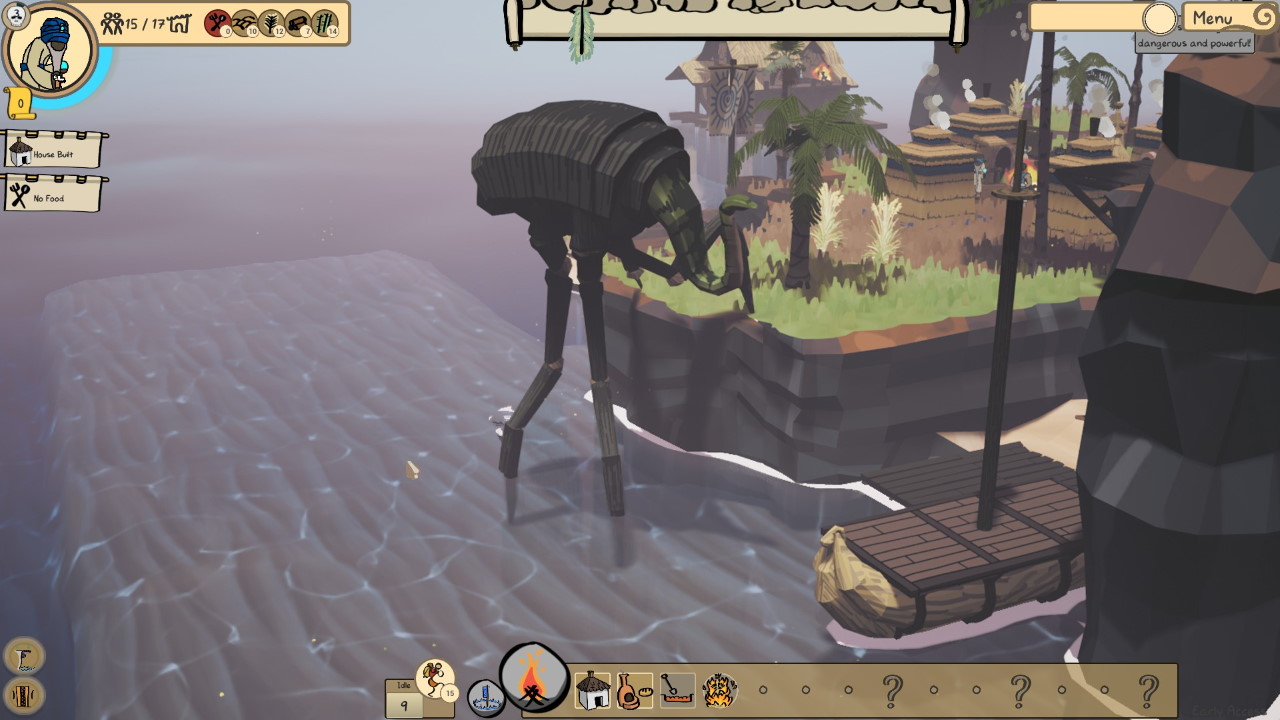Select the house building option
1280x720 pixels.
(x=593, y=690)
